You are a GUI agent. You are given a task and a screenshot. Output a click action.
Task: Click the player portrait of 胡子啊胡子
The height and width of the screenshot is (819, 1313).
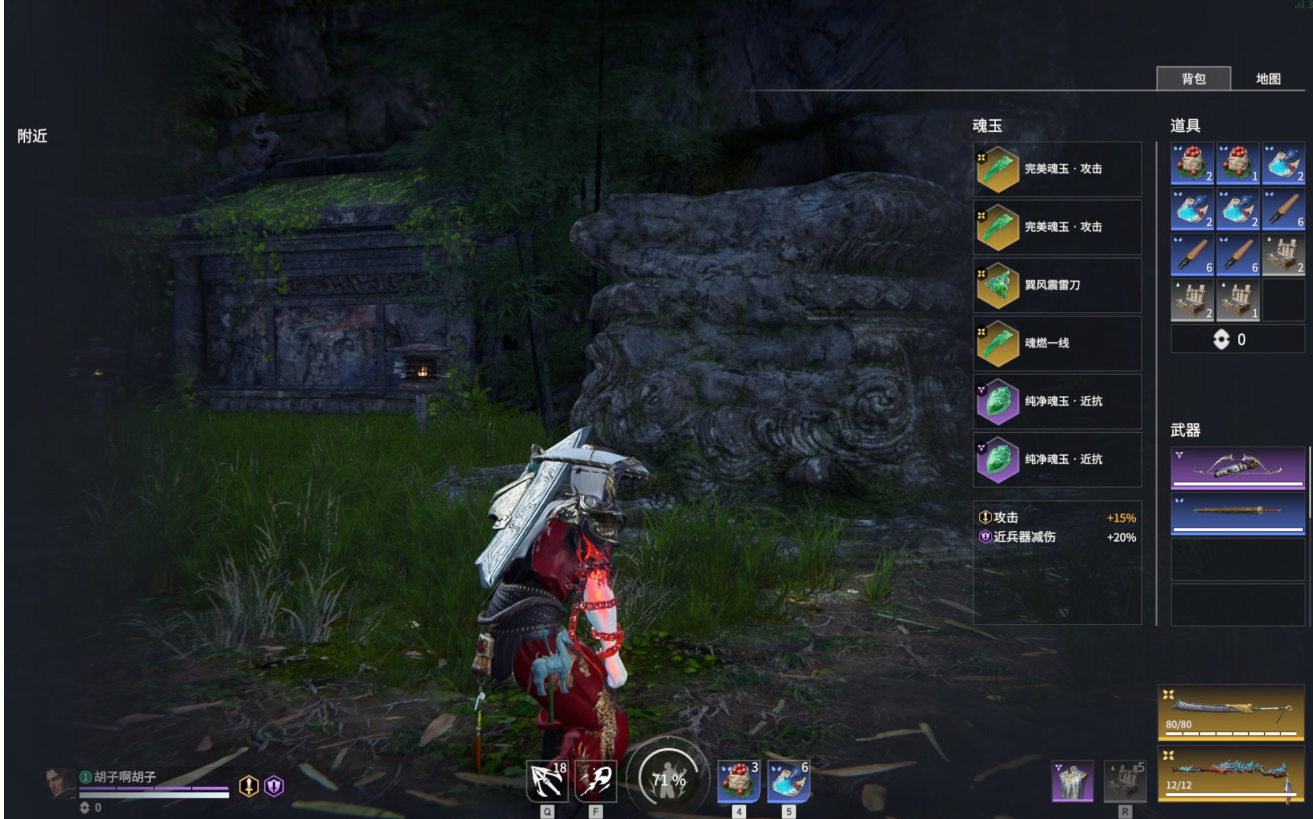pos(60,783)
